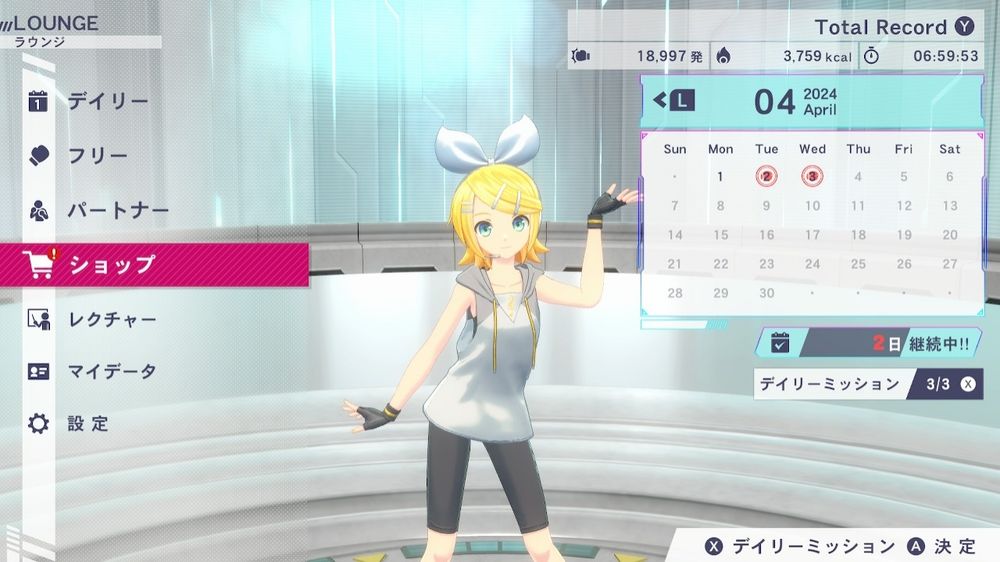Choose the パートナー partner menu entry

pos(118,211)
